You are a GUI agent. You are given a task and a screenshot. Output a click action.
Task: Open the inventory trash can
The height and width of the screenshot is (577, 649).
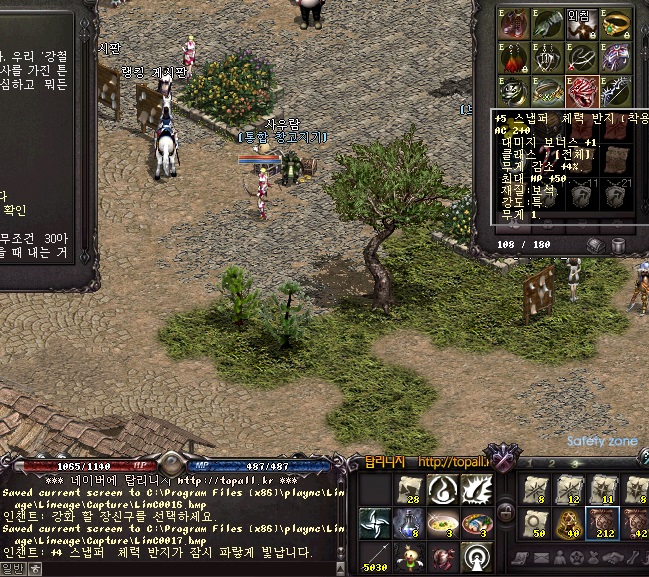click(x=618, y=245)
